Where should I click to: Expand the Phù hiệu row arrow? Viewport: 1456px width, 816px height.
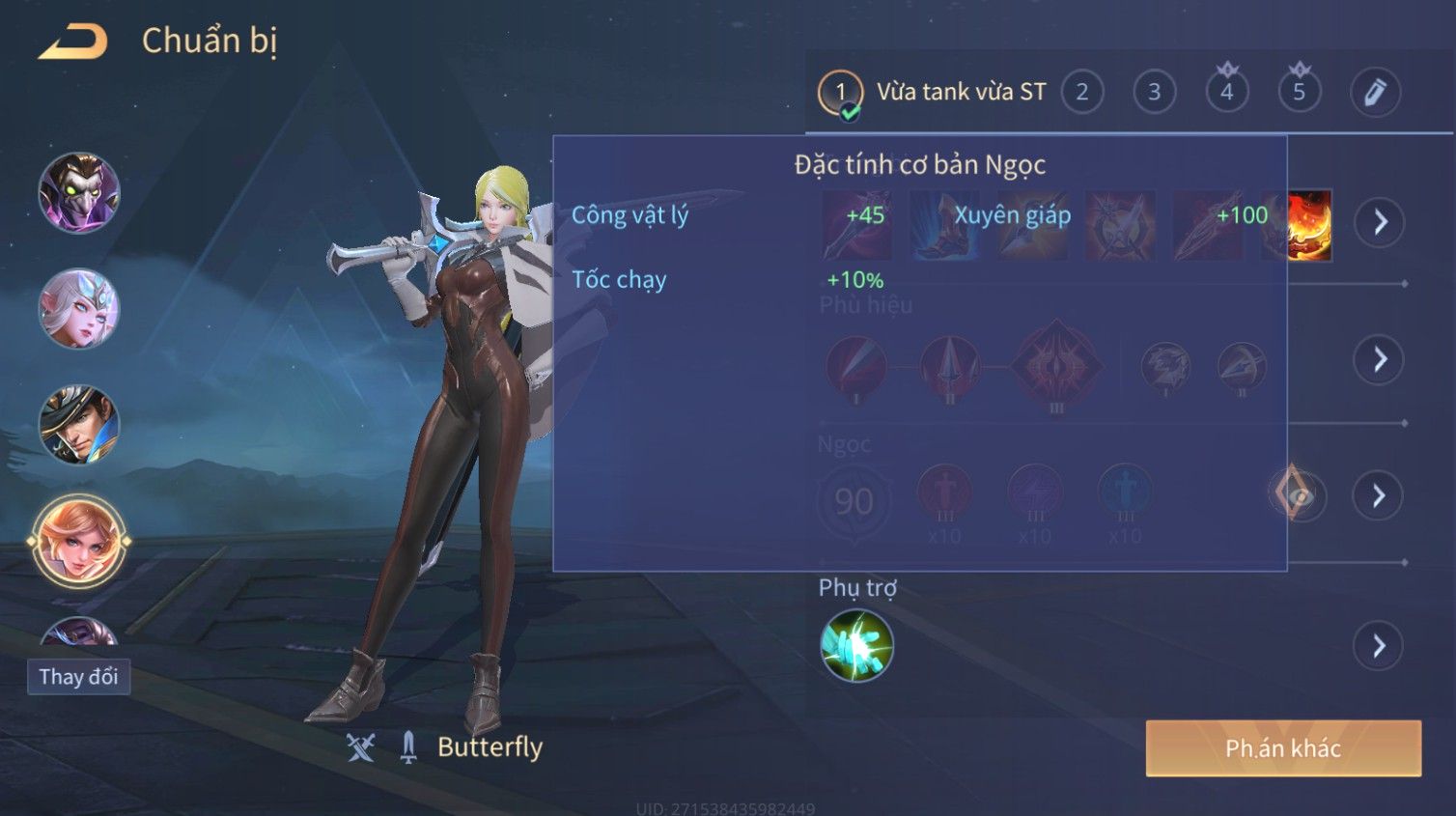tap(1379, 359)
